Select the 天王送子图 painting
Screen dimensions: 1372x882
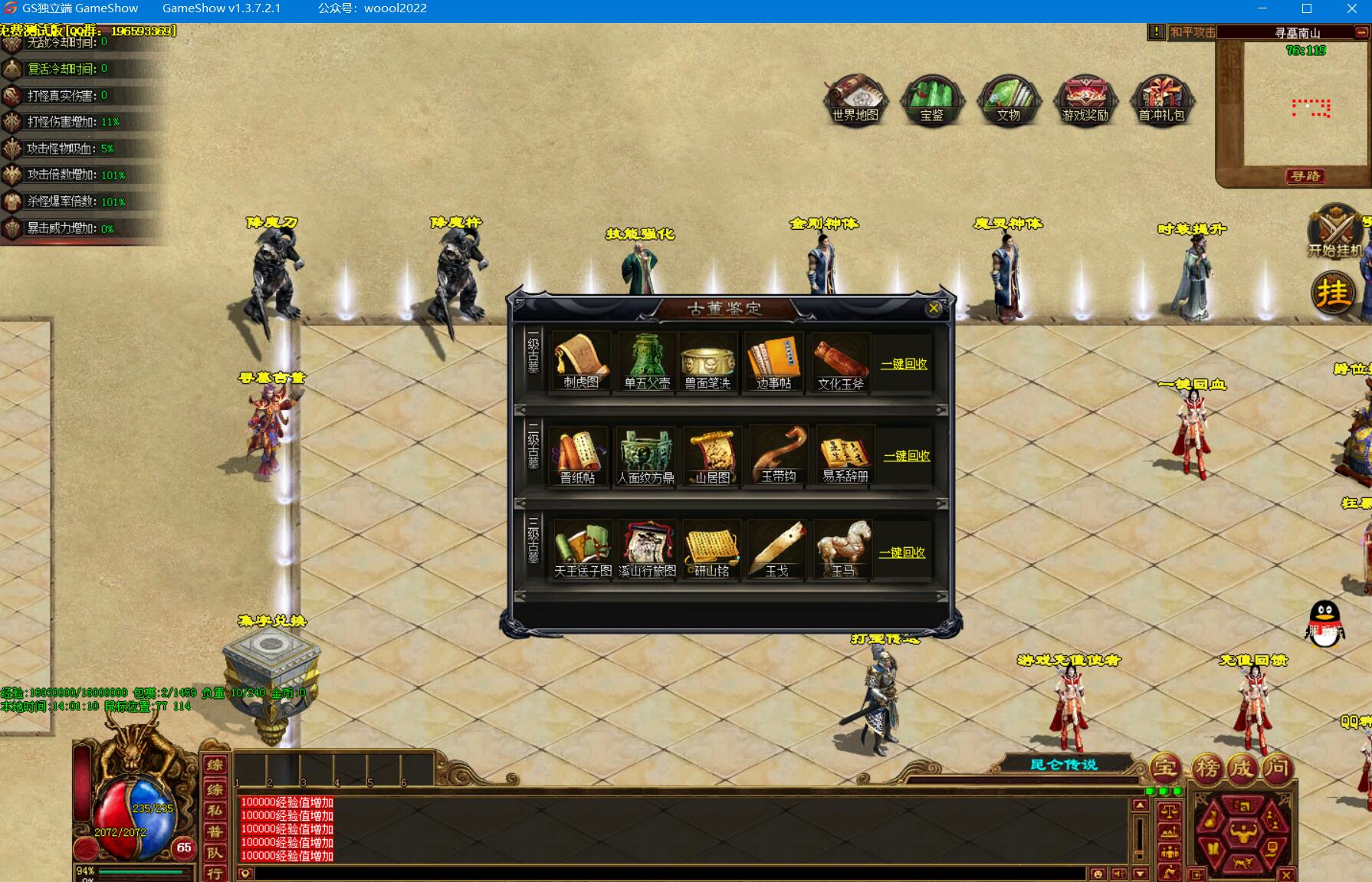click(583, 549)
